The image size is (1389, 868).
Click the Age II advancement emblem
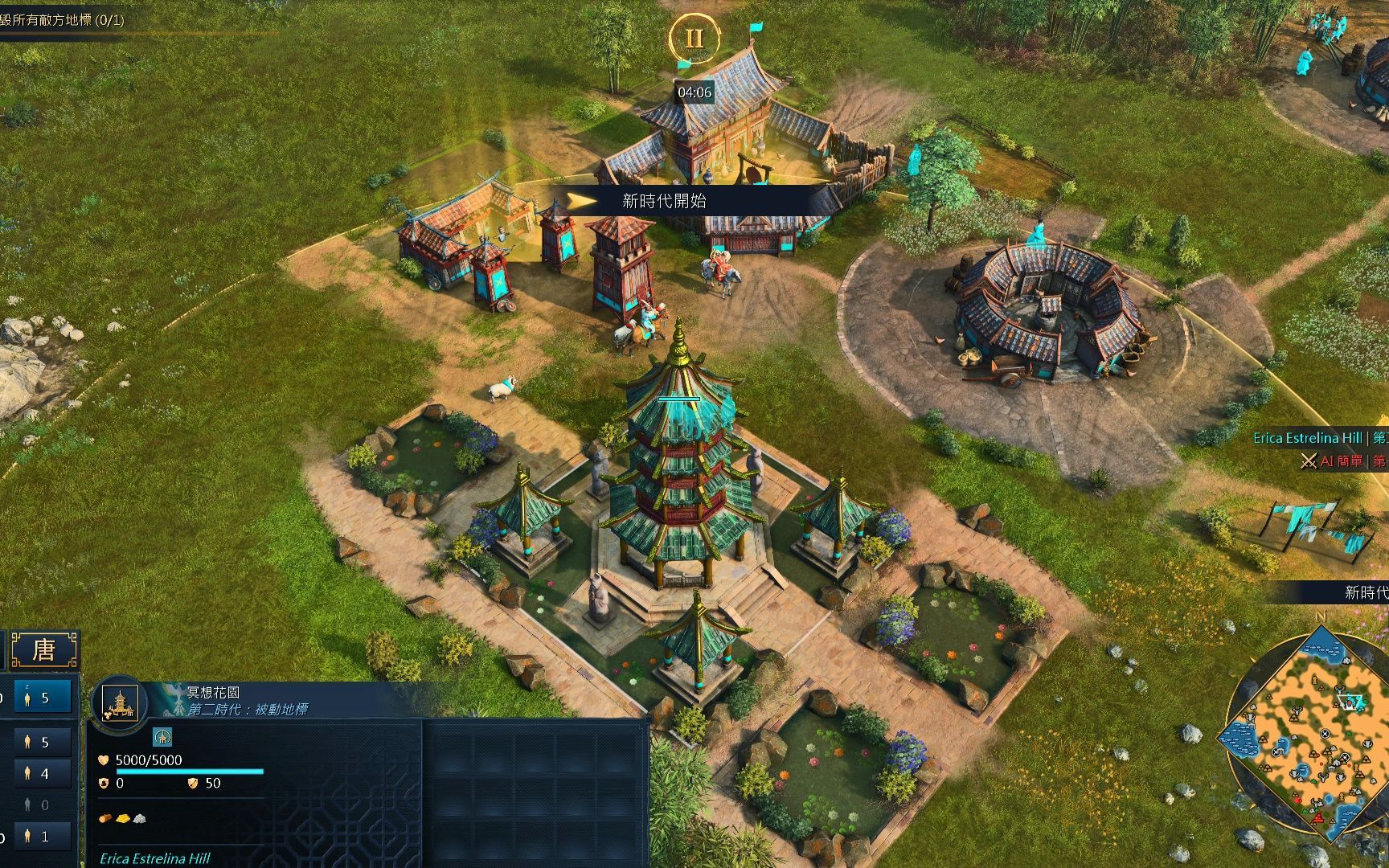point(694,39)
